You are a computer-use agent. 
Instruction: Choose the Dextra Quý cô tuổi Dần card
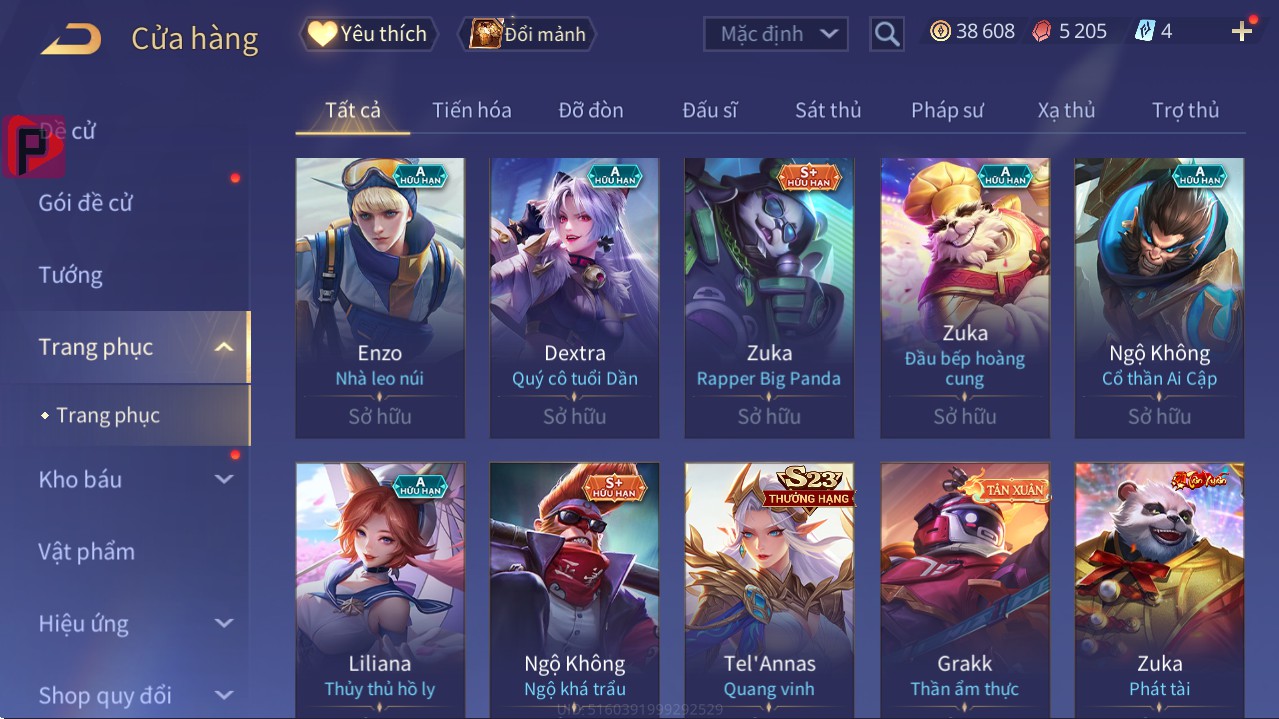click(574, 297)
